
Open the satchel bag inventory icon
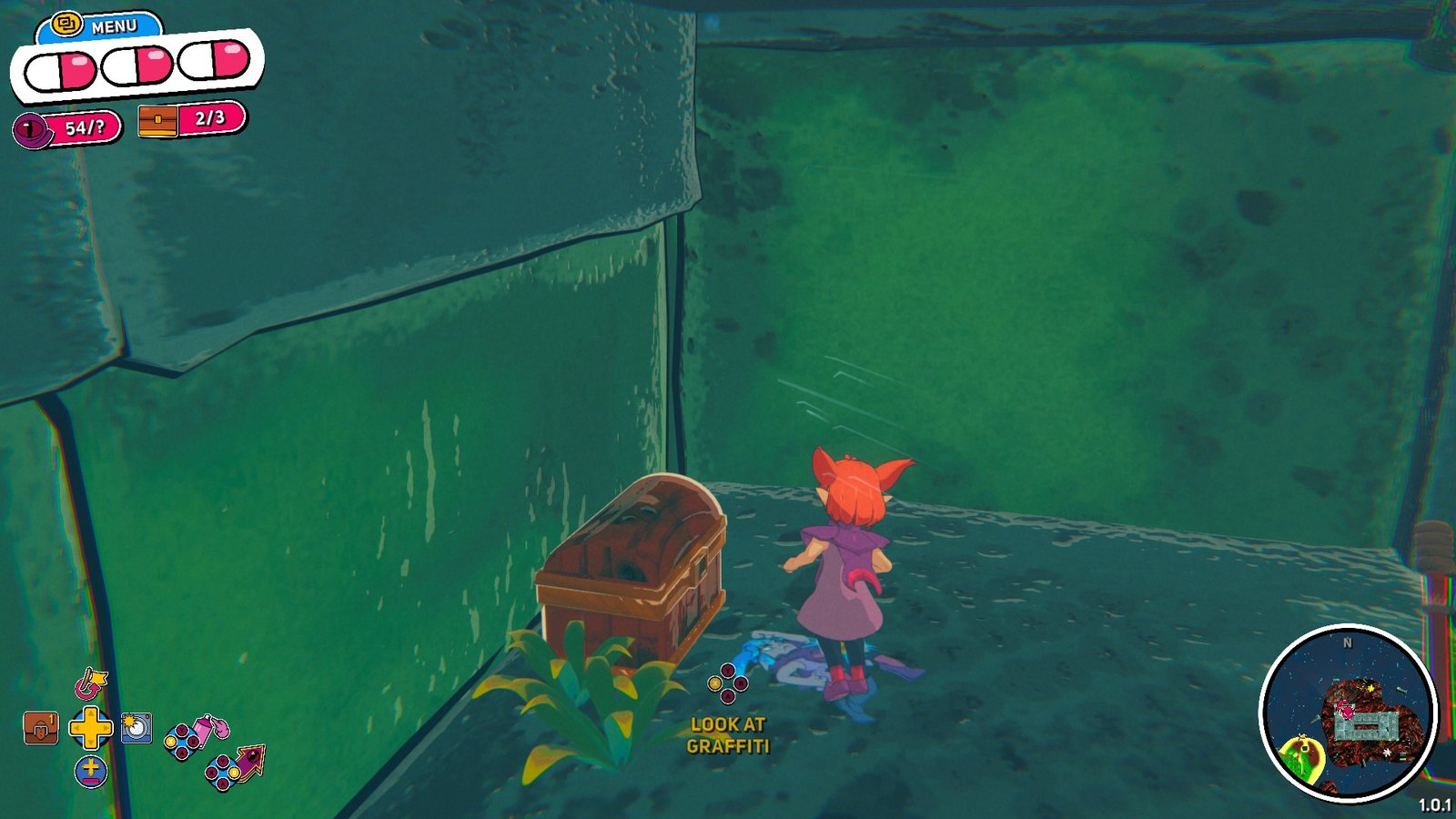coord(42,727)
